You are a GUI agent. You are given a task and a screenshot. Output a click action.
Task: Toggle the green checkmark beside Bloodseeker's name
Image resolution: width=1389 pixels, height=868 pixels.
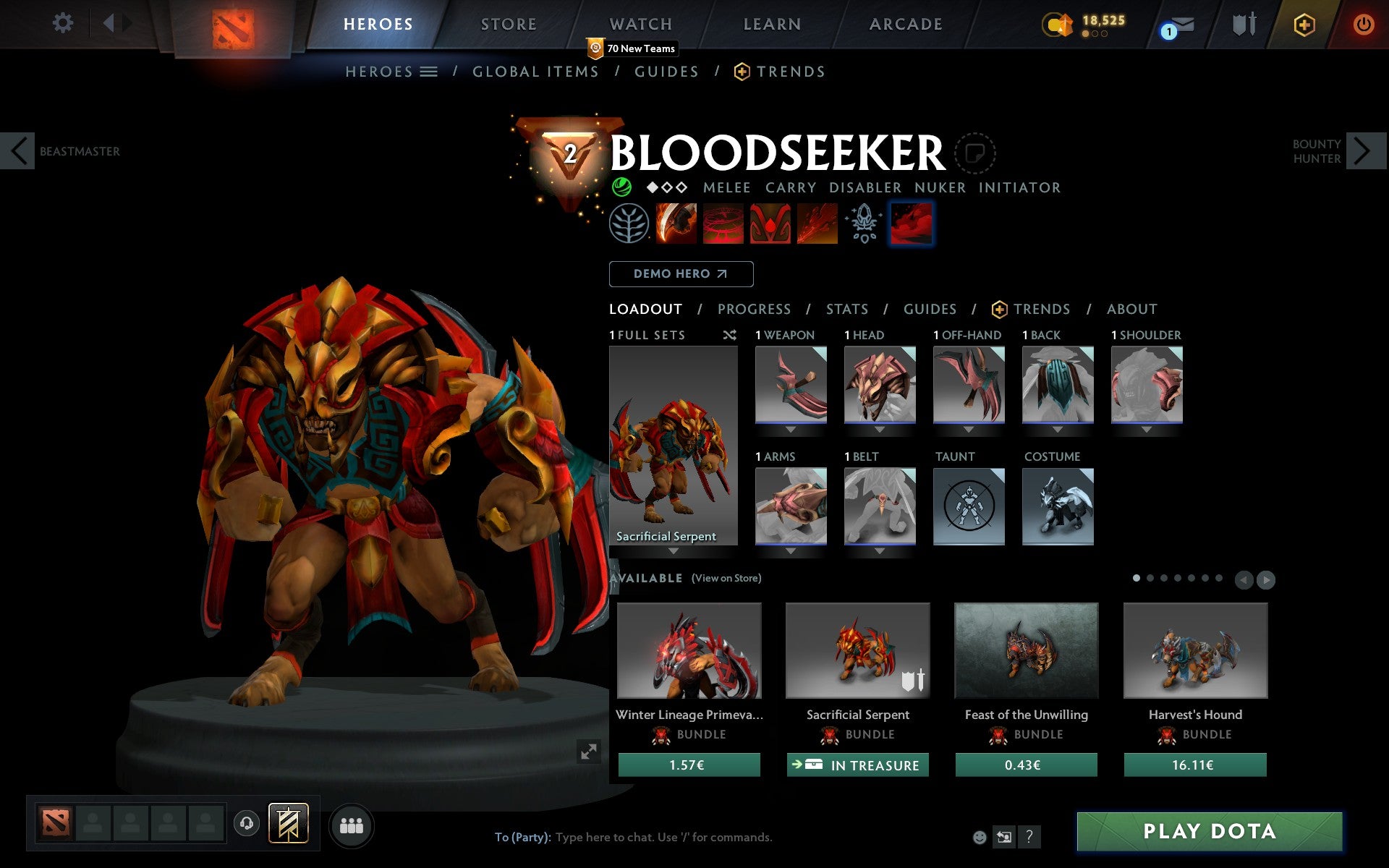[x=620, y=187]
